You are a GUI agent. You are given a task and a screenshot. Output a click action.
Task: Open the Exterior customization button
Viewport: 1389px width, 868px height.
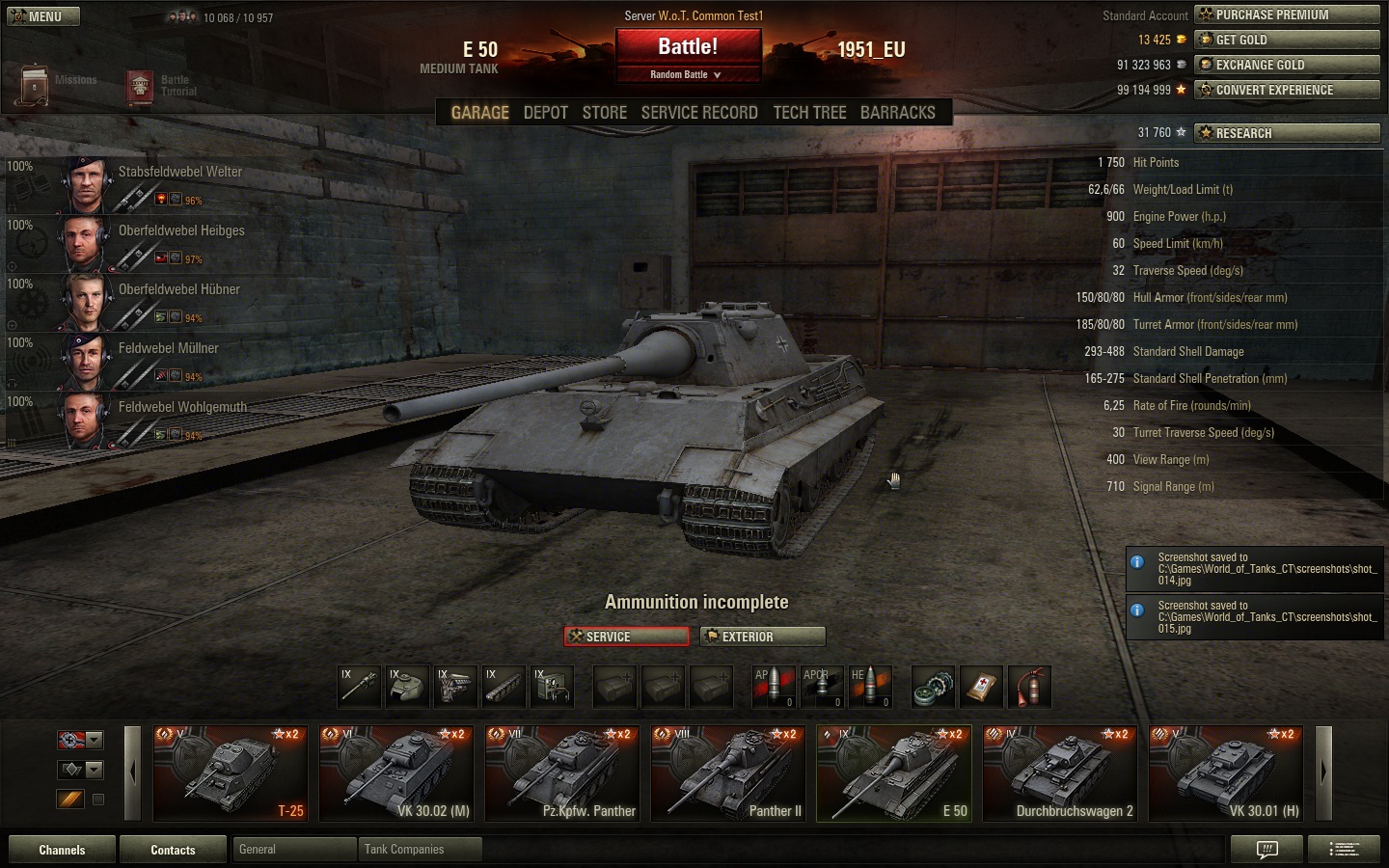[x=763, y=637]
